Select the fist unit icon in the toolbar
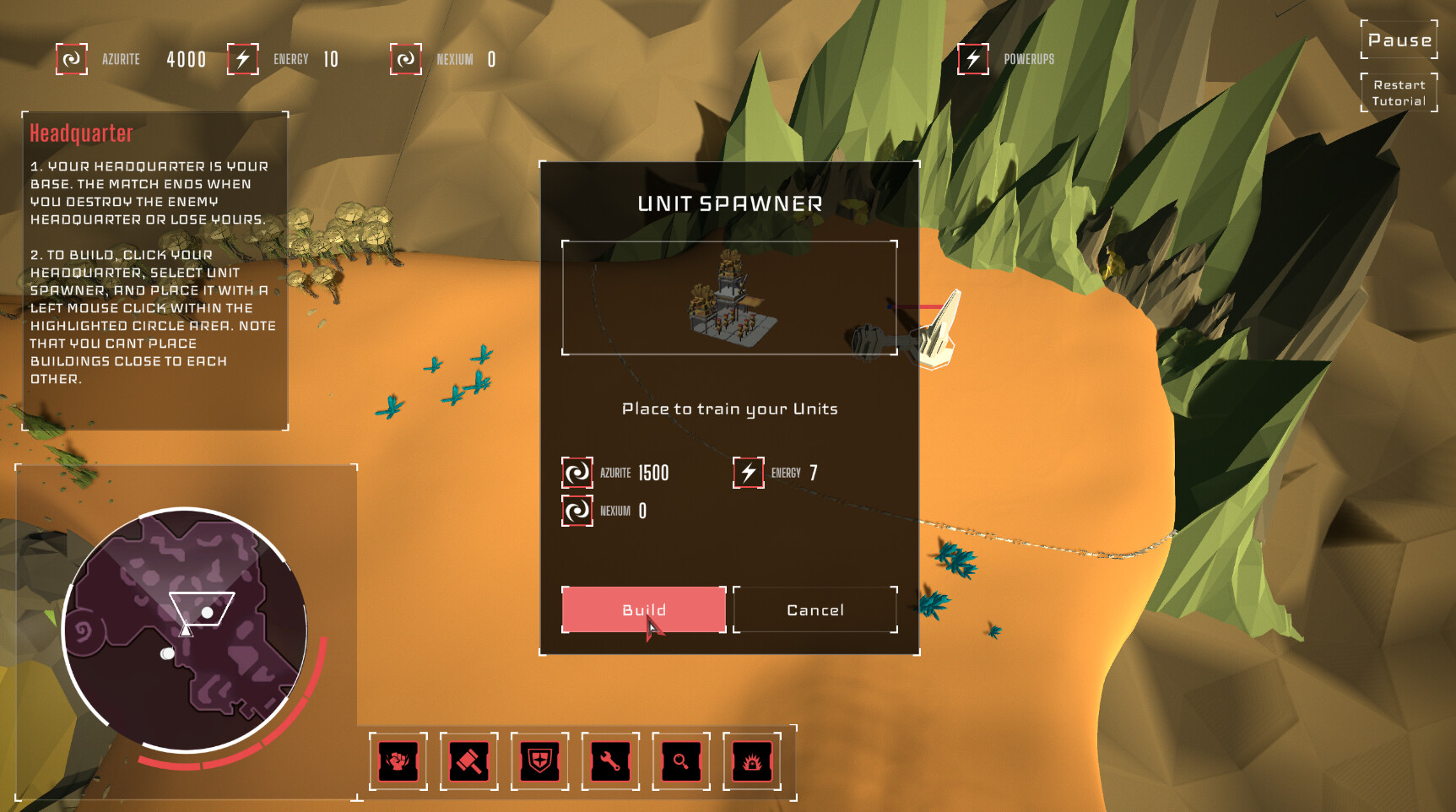Viewport: 1456px width, 812px height. pos(398,761)
